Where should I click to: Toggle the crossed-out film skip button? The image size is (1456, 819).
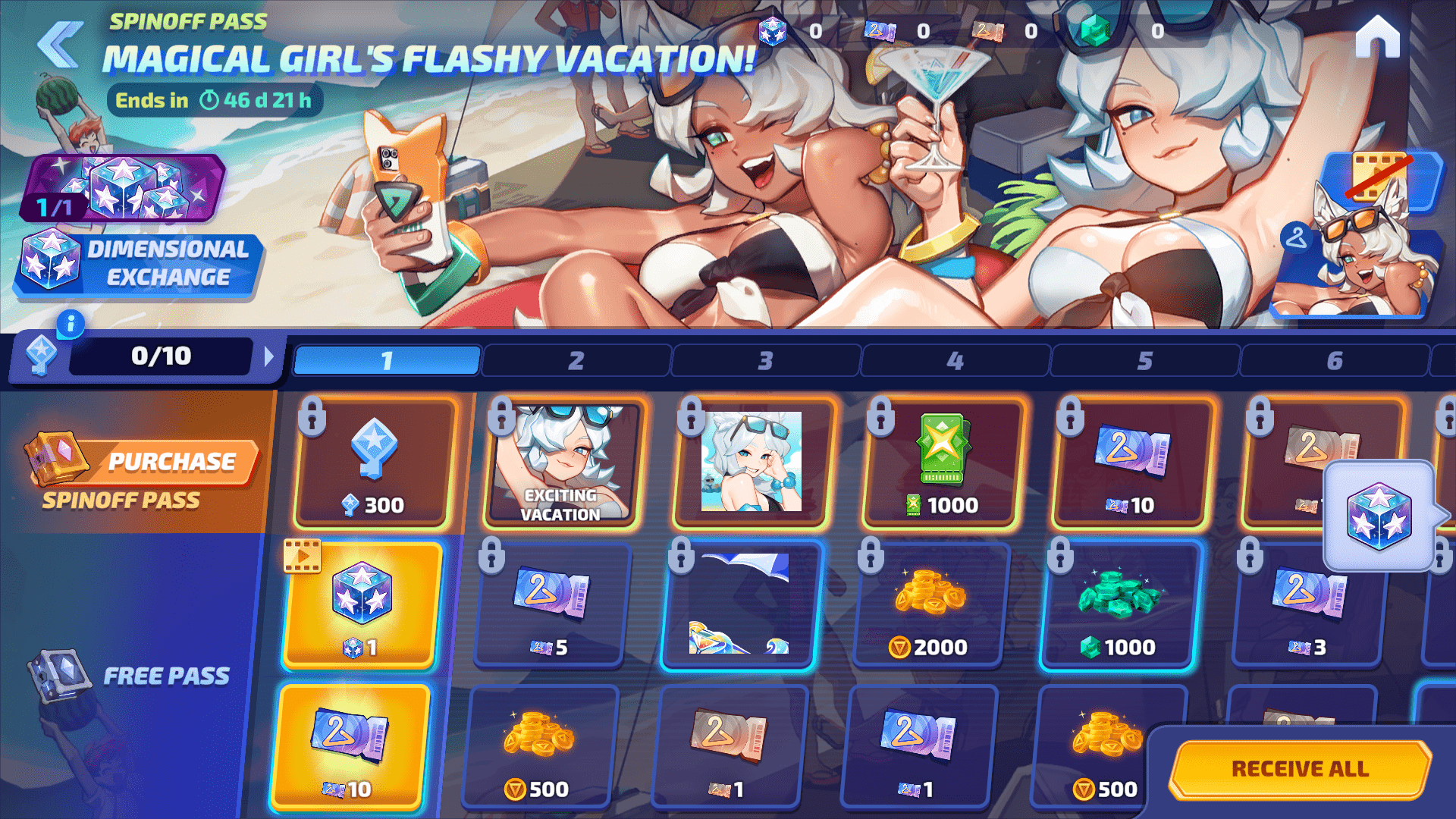click(1379, 178)
